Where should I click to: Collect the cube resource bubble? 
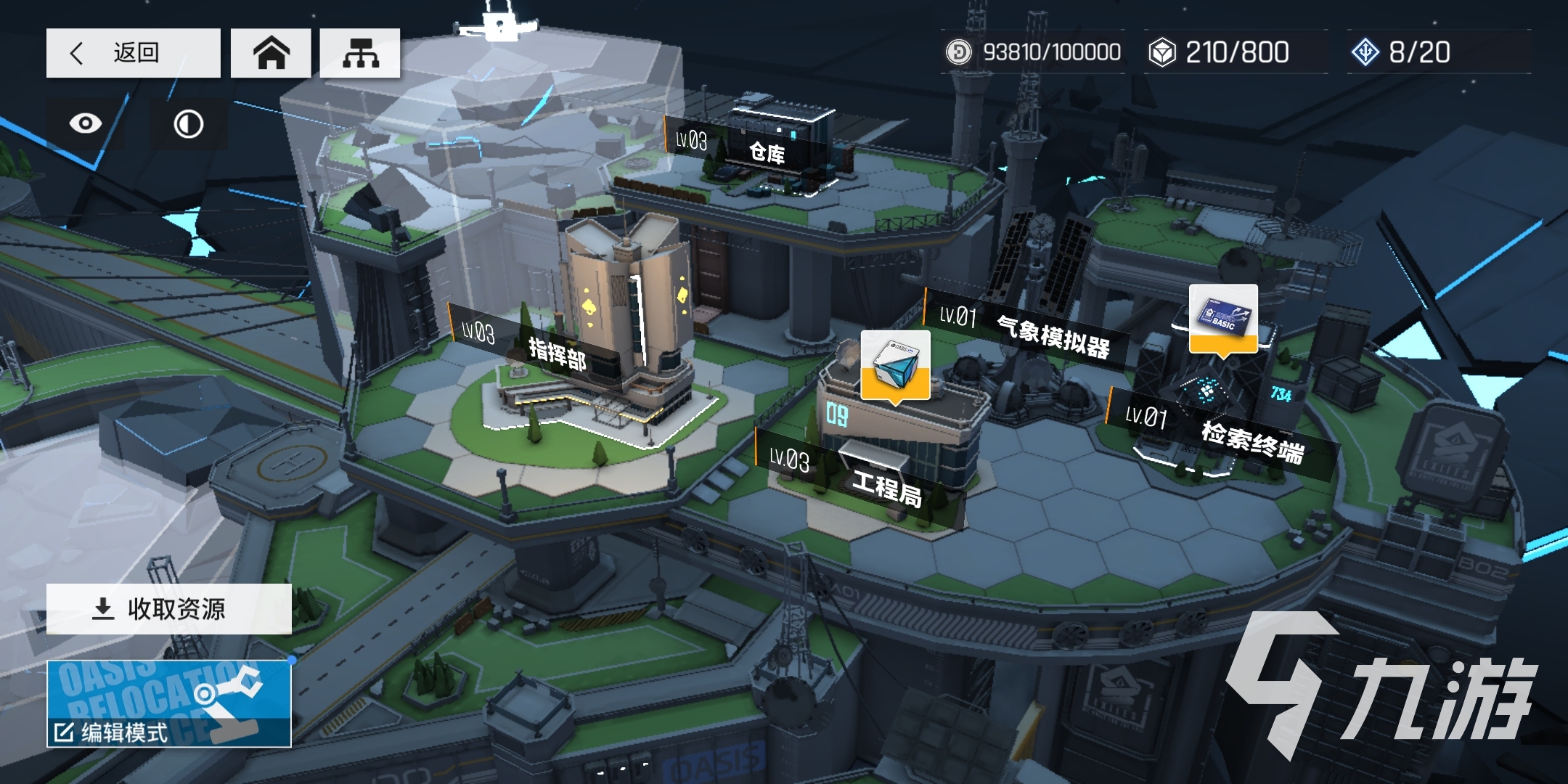895,363
